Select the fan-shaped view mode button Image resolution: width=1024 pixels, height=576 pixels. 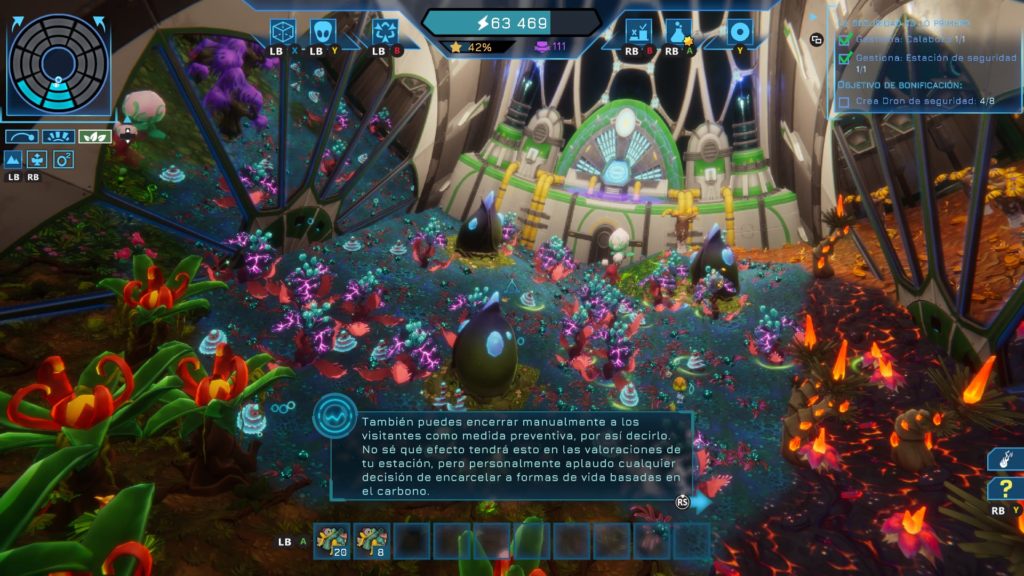pyautogui.click(x=58, y=136)
